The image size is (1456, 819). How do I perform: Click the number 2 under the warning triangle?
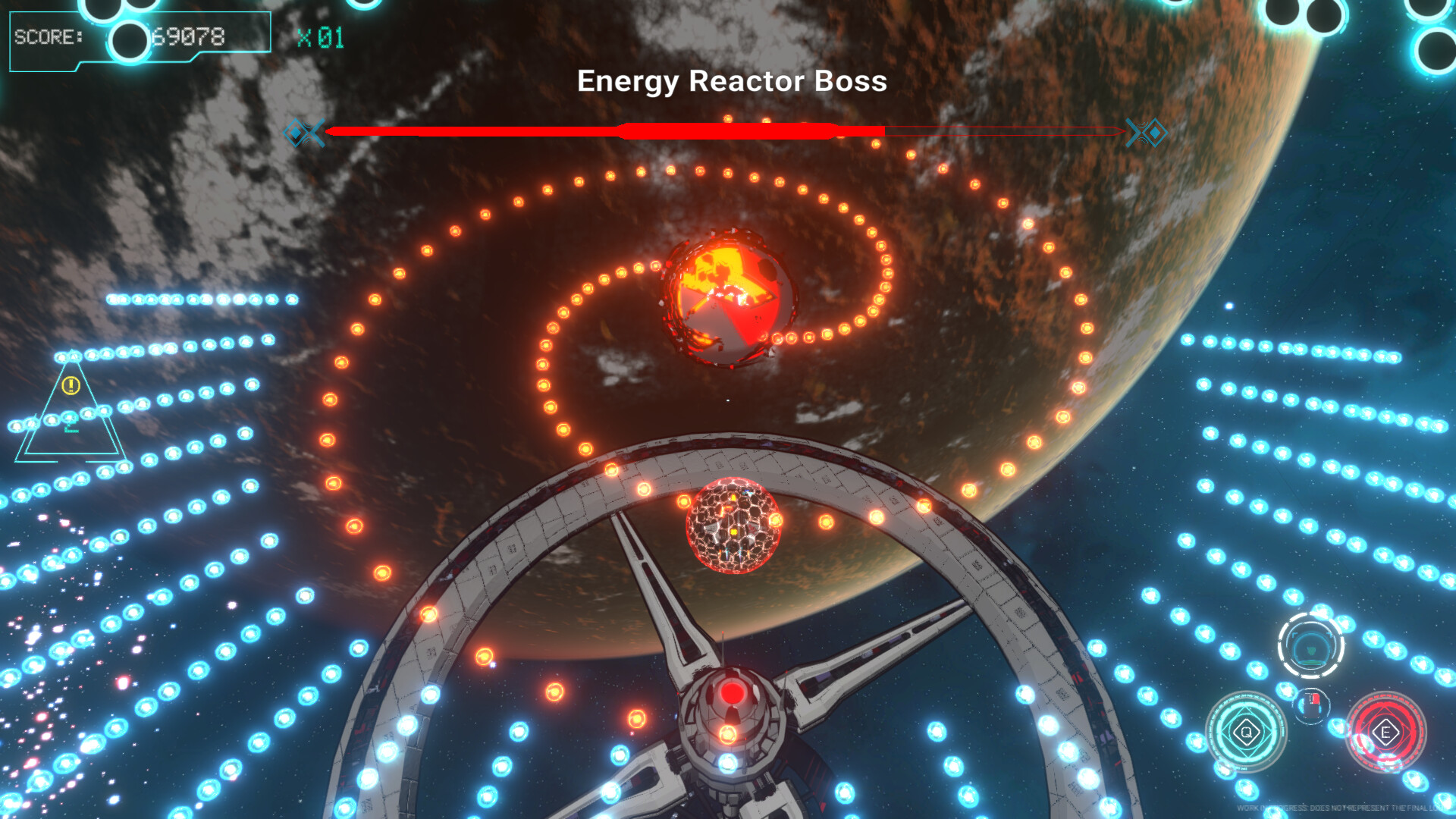coord(71,427)
